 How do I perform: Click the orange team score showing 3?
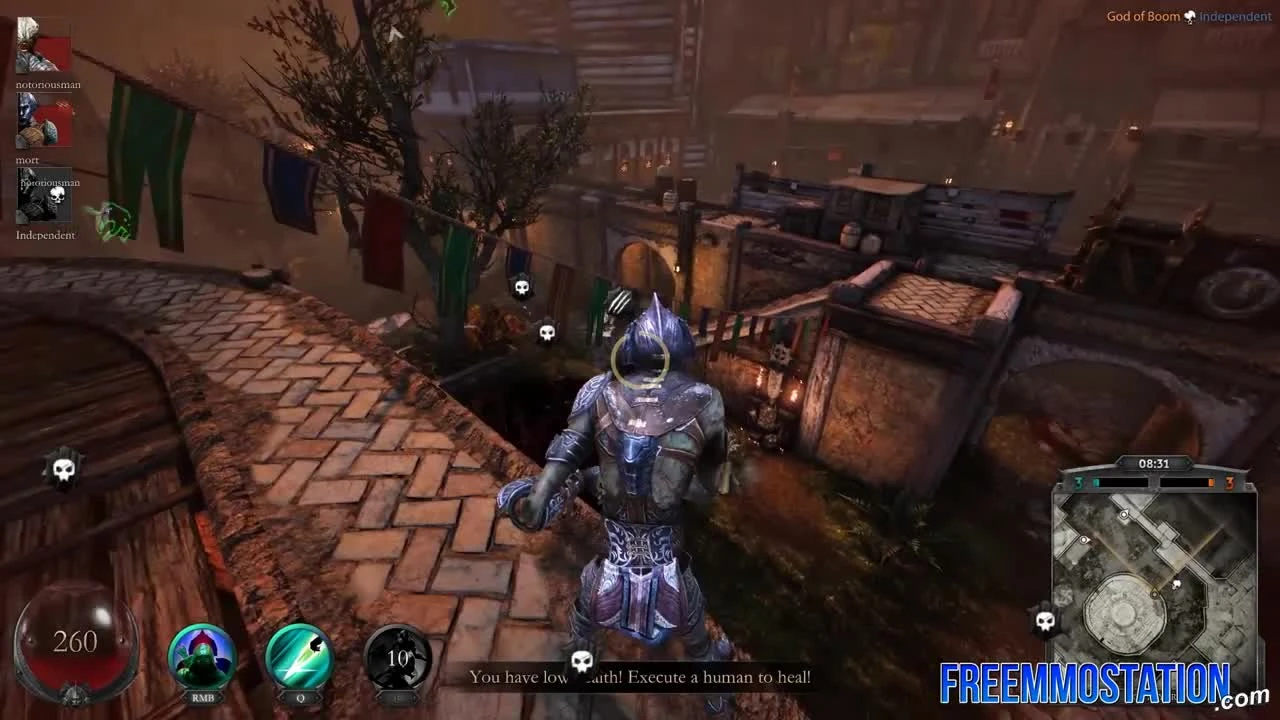tap(1228, 481)
